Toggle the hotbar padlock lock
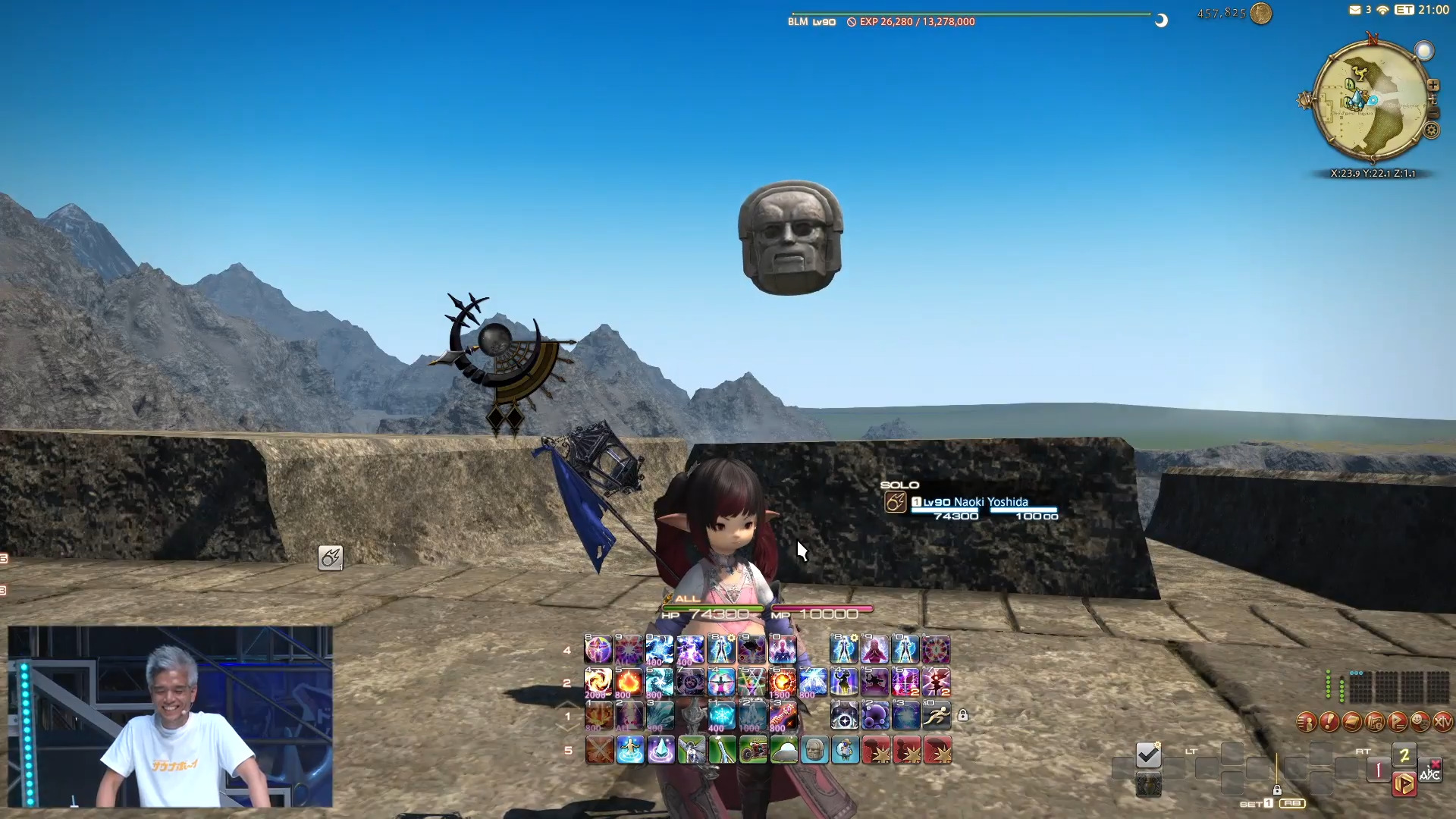Screen dimensions: 1456x819 (962, 715)
